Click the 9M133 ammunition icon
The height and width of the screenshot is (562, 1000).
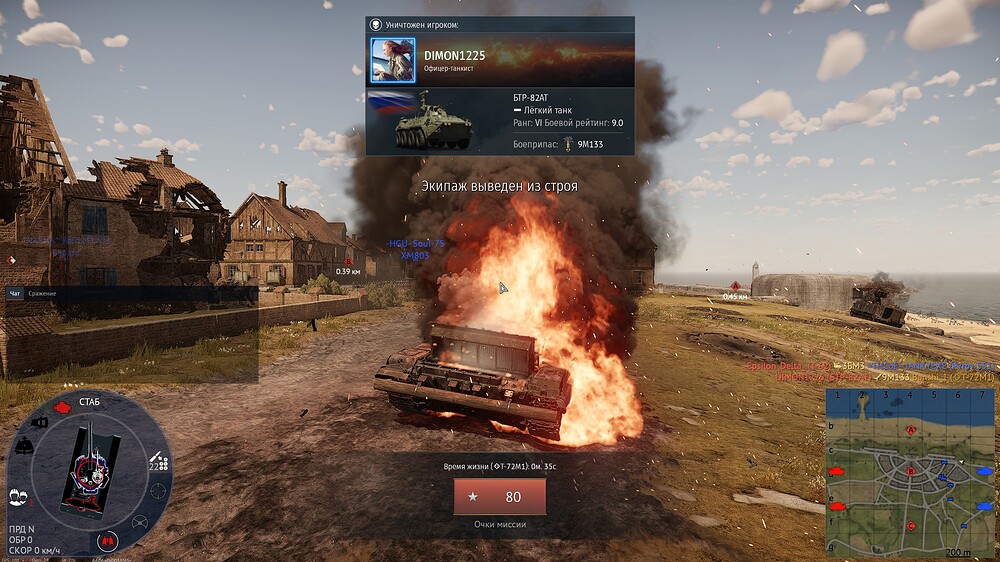click(x=567, y=143)
